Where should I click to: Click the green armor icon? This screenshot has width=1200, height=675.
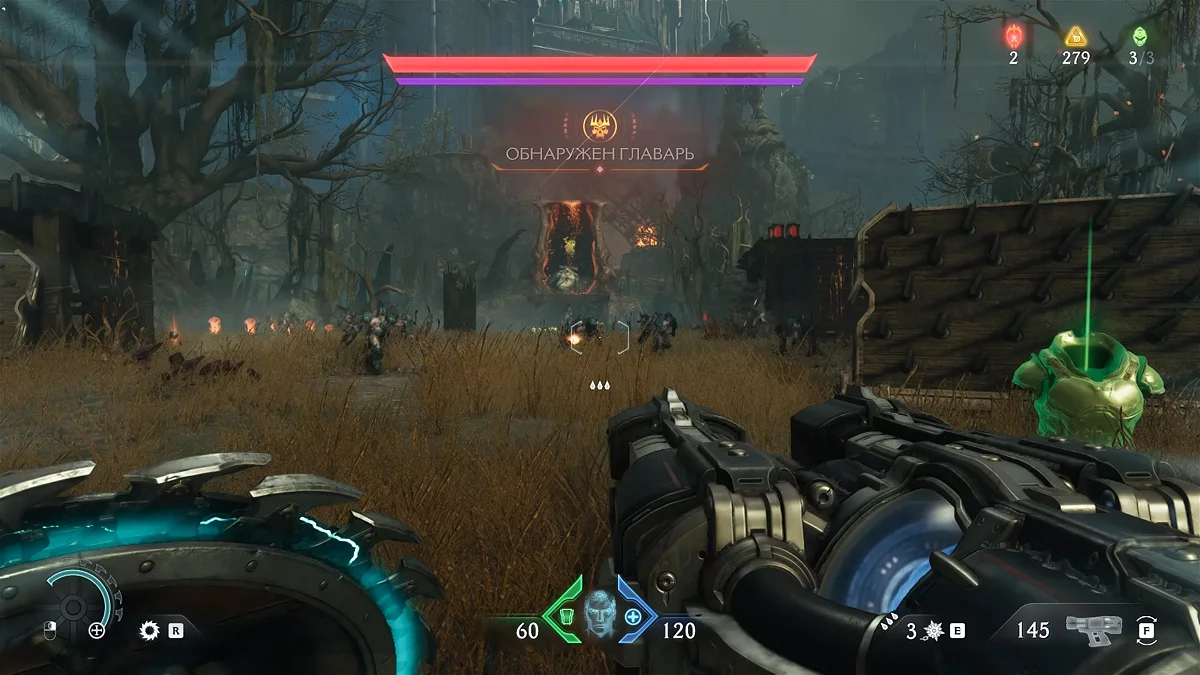[566, 616]
